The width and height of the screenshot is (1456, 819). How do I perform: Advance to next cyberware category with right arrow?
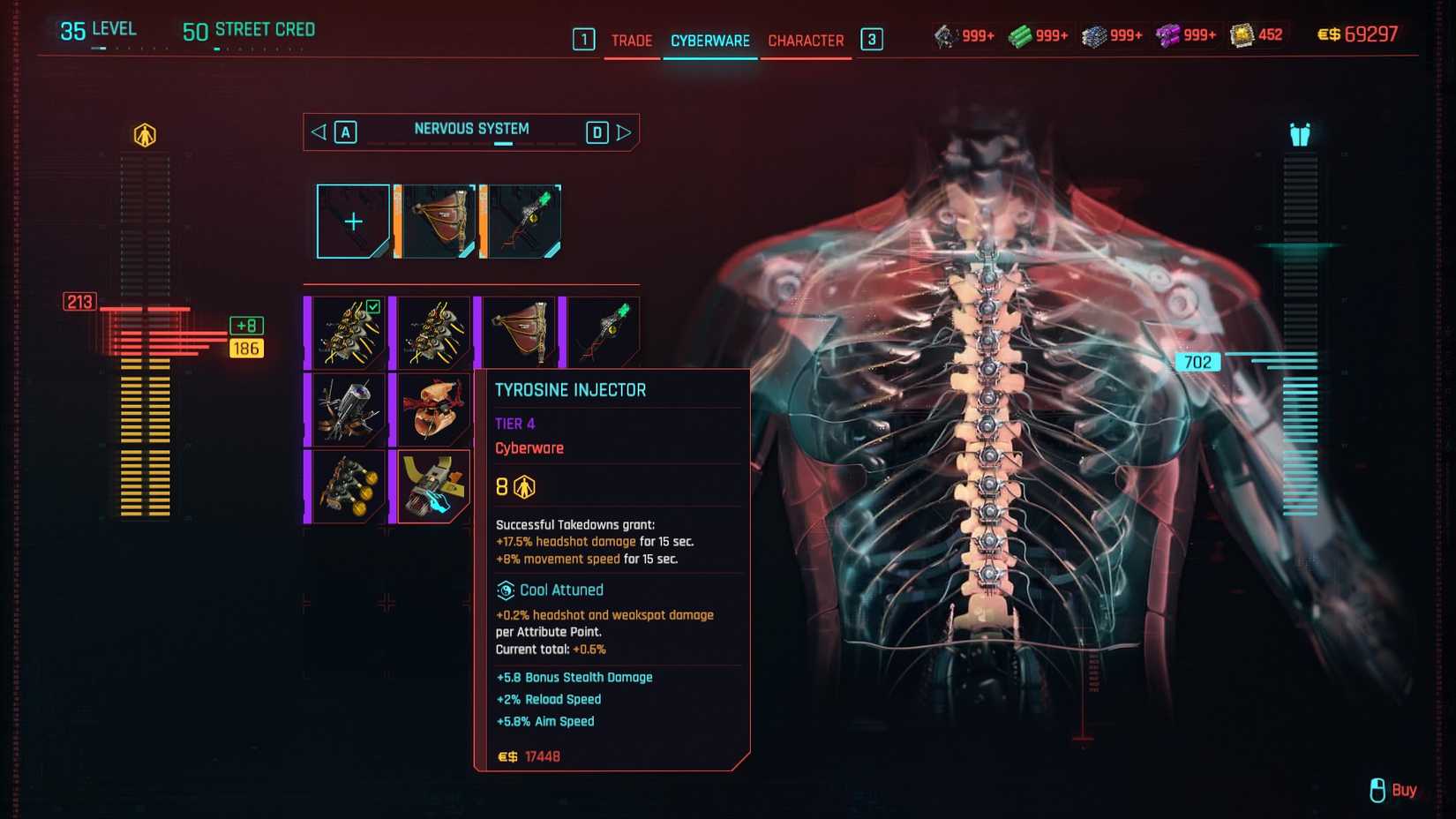(626, 131)
